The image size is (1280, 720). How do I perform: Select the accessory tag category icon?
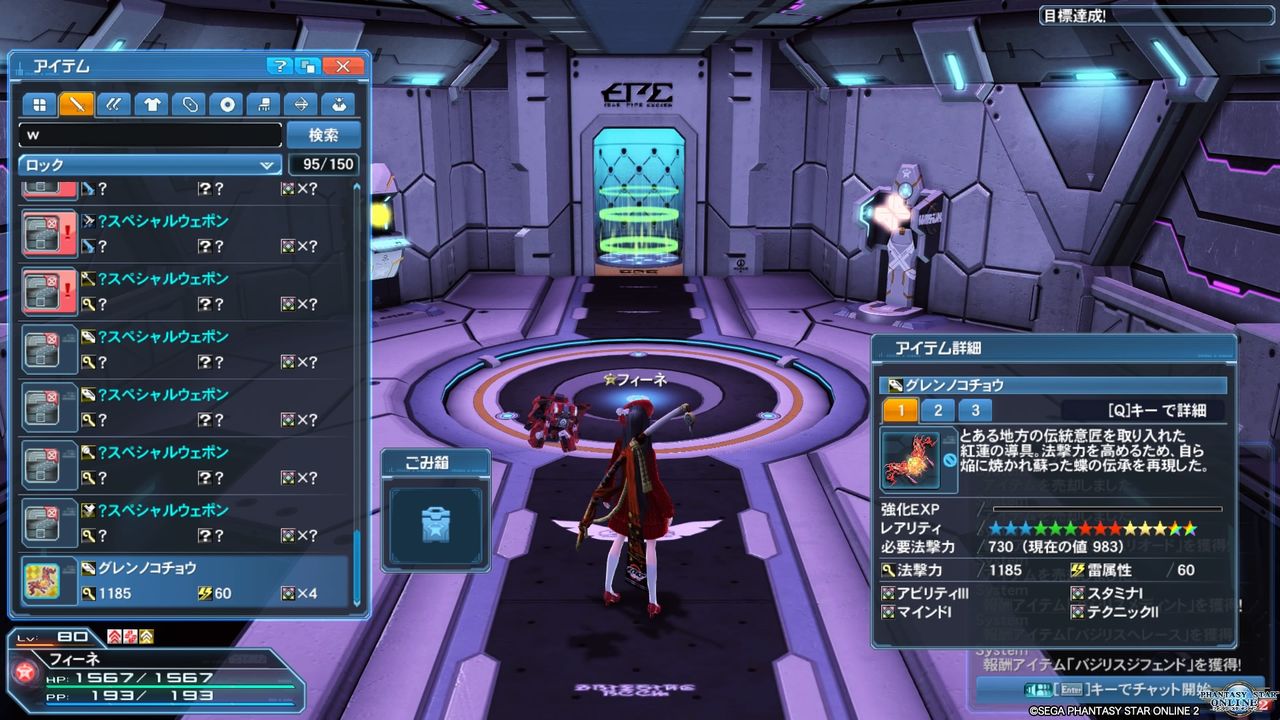[x=189, y=104]
